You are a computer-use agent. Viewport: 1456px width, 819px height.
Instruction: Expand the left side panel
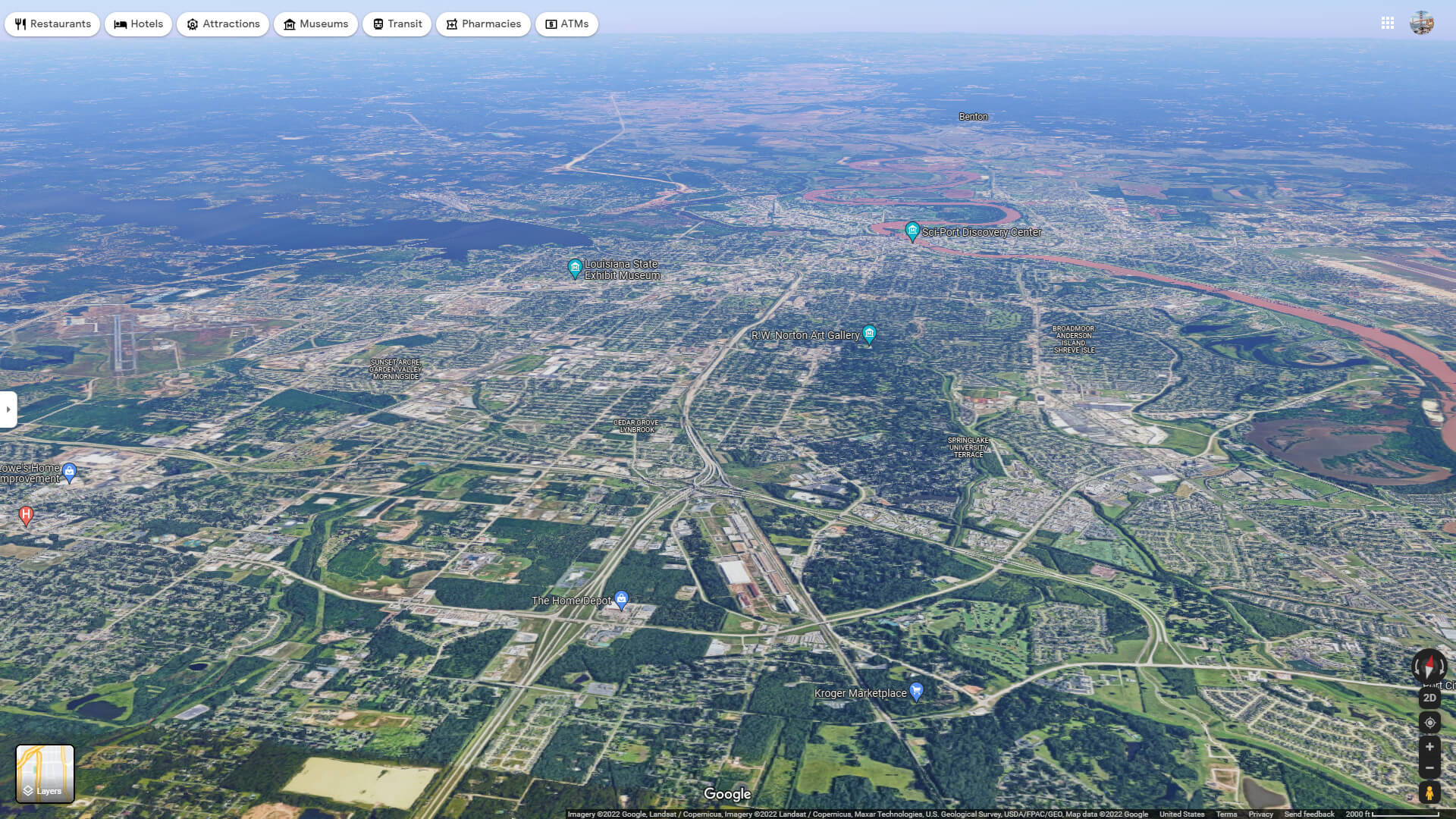pyautogui.click(x=8, y=409)
